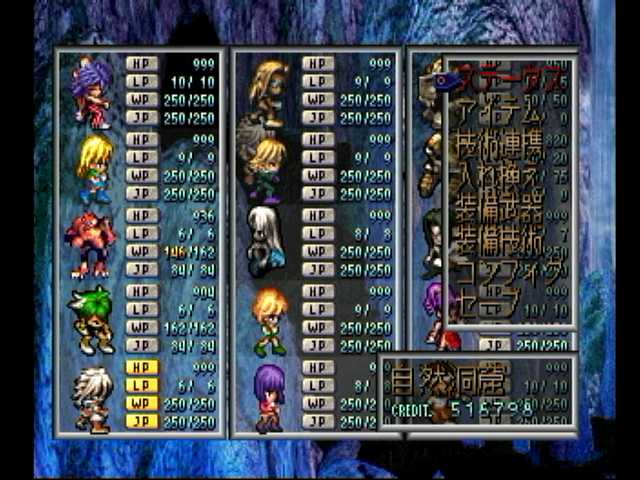Pick the green-haired party member
The image size is (640, 480).
(93, 320)
